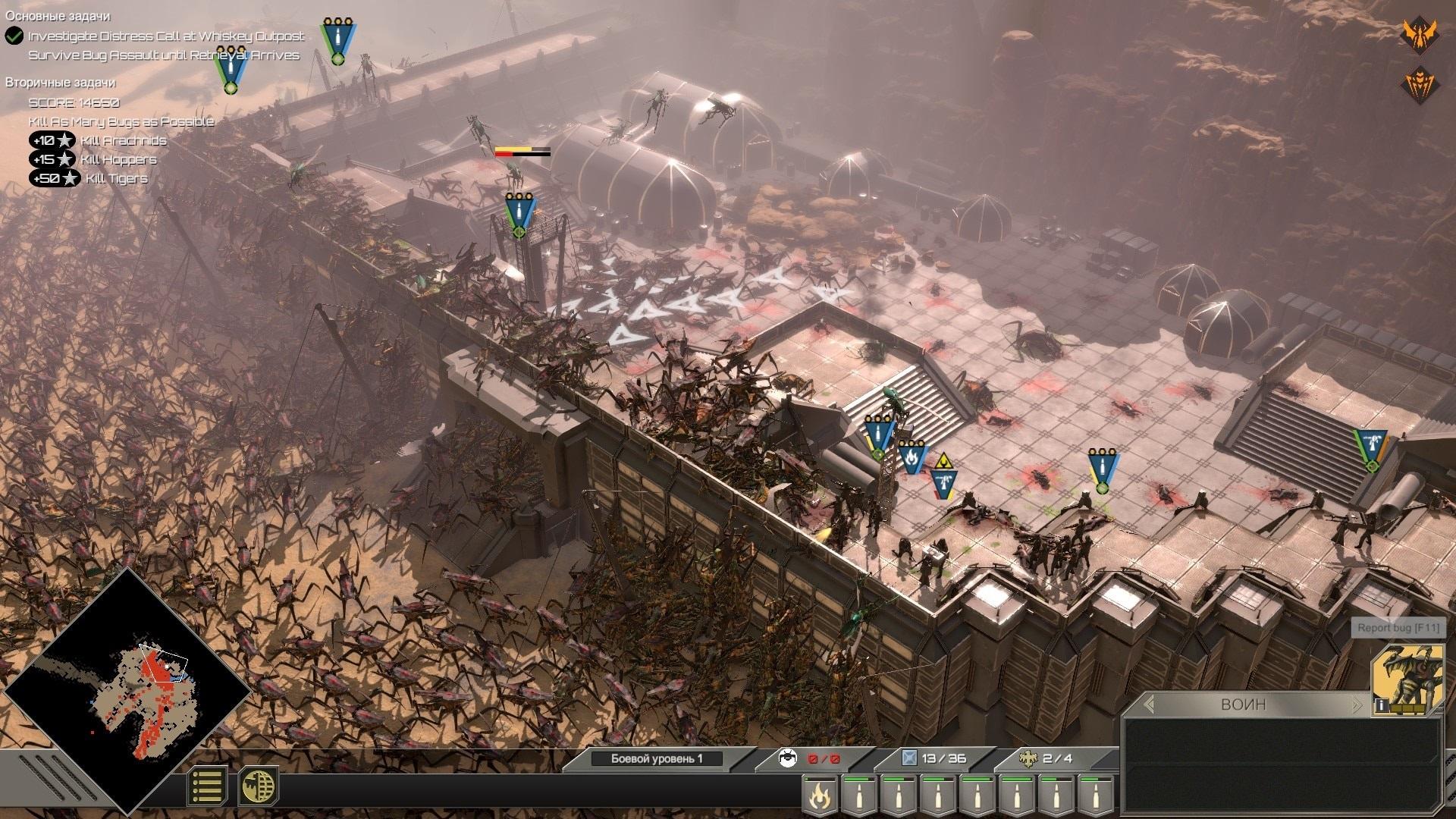Select the flame trooper squad marker
This screenshot has height=819, width=1456.
pos(912,457)
